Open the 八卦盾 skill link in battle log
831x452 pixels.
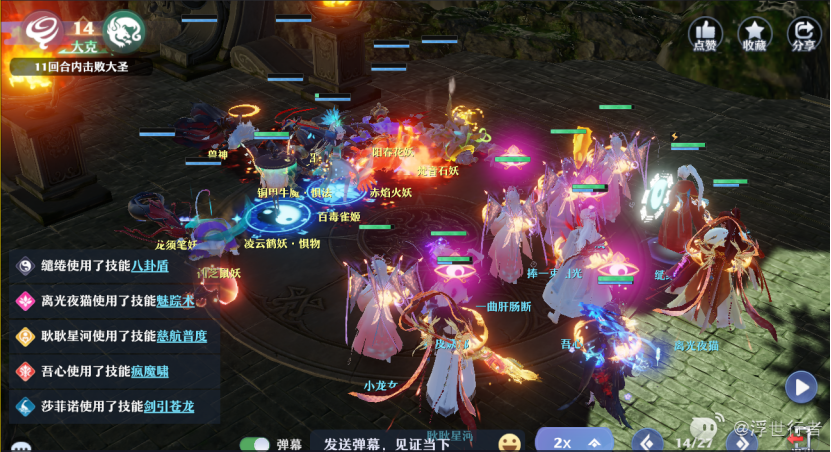(x=150, y=266)
